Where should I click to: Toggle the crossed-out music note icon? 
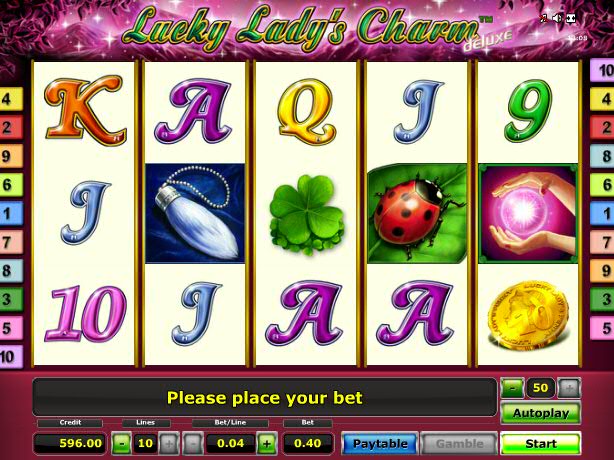pyautogui.click(x=544, y=18)
